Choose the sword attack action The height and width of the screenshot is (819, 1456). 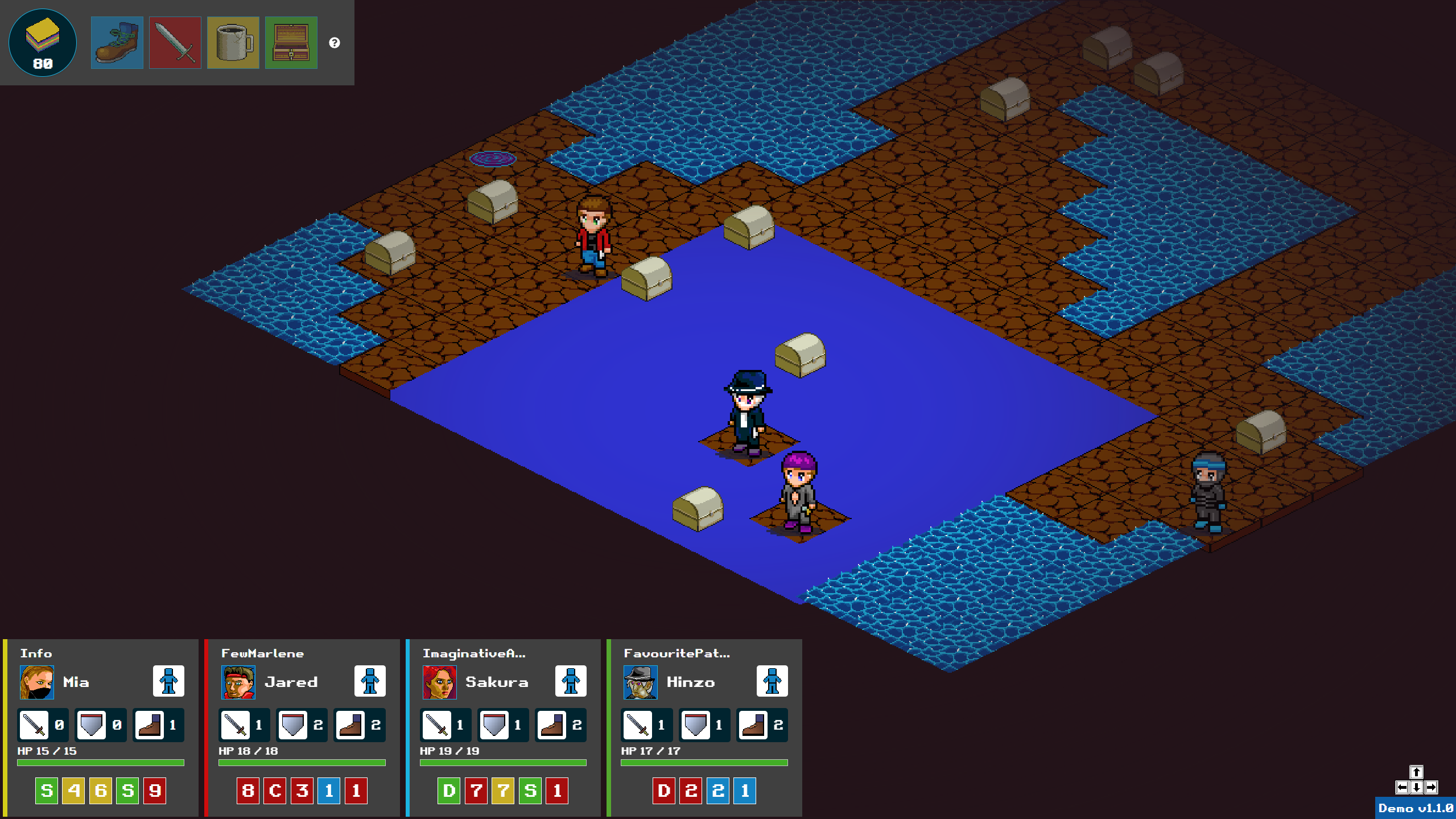[175, 43]
